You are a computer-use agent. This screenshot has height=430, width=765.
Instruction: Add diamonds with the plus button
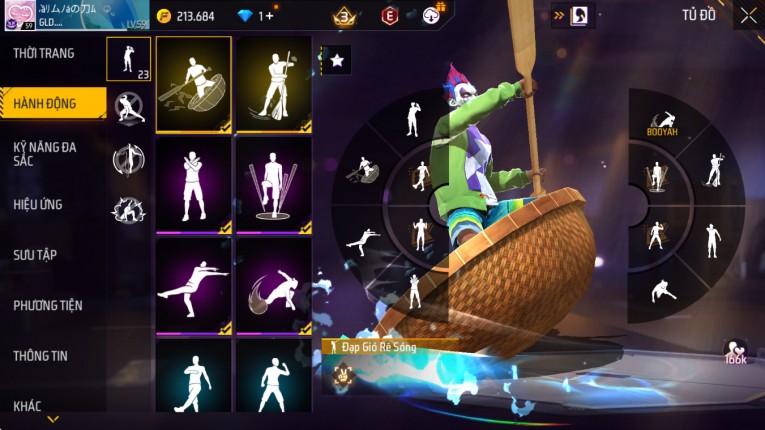click(268, 16)
